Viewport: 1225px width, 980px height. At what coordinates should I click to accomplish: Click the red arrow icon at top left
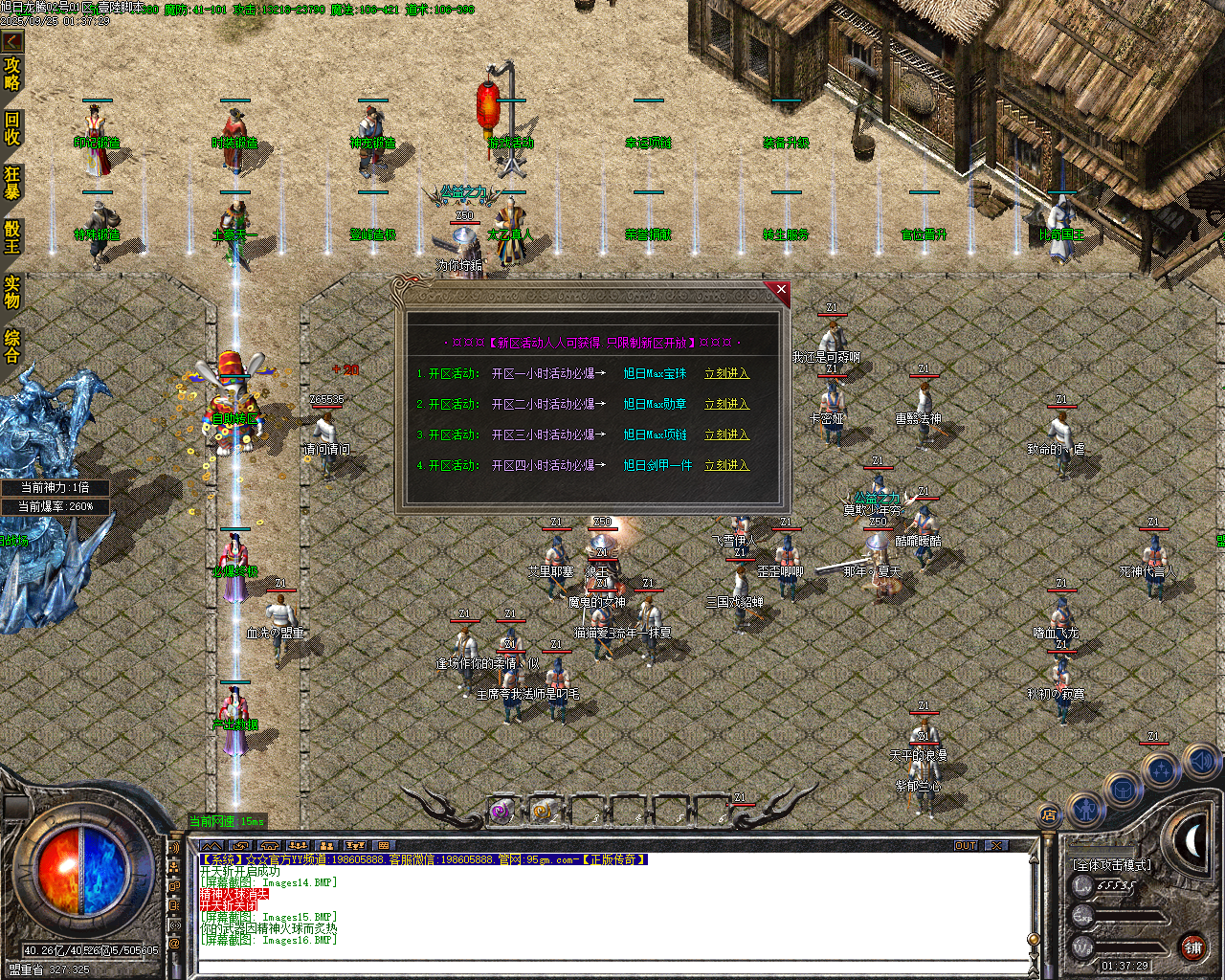click(11, 41)
